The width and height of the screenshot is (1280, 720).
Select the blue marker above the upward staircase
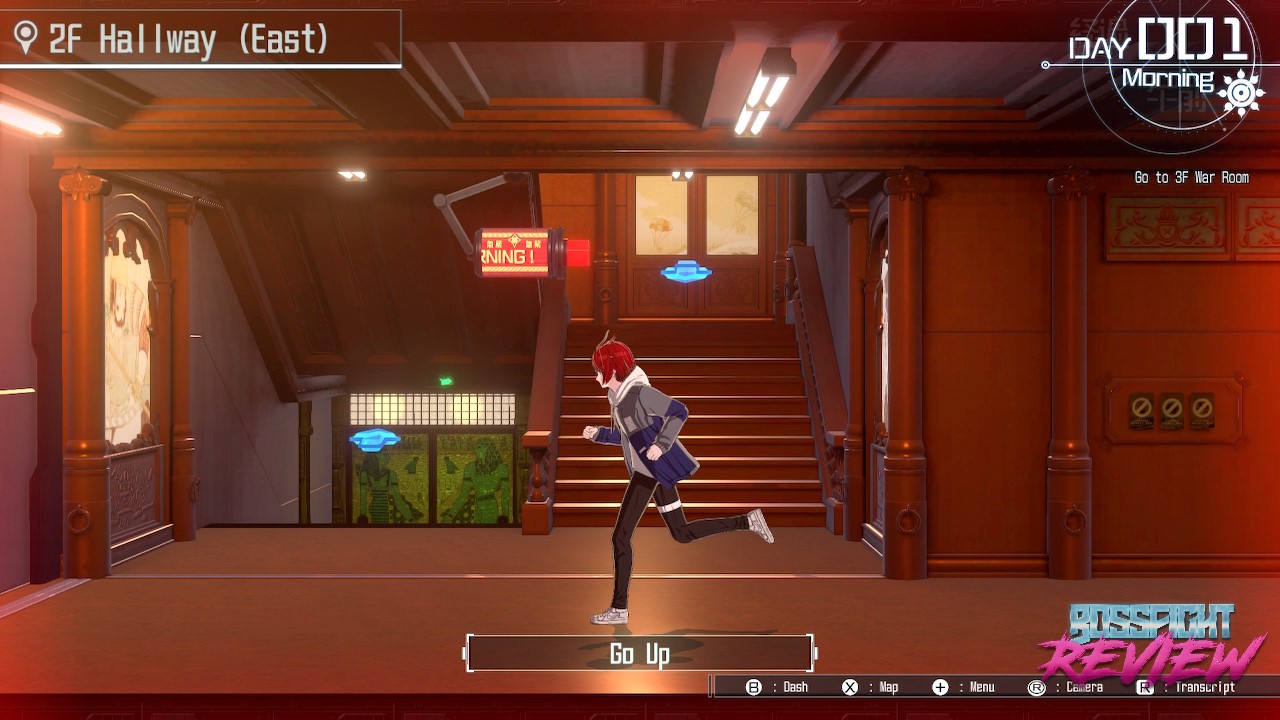[x=686, y=271]
